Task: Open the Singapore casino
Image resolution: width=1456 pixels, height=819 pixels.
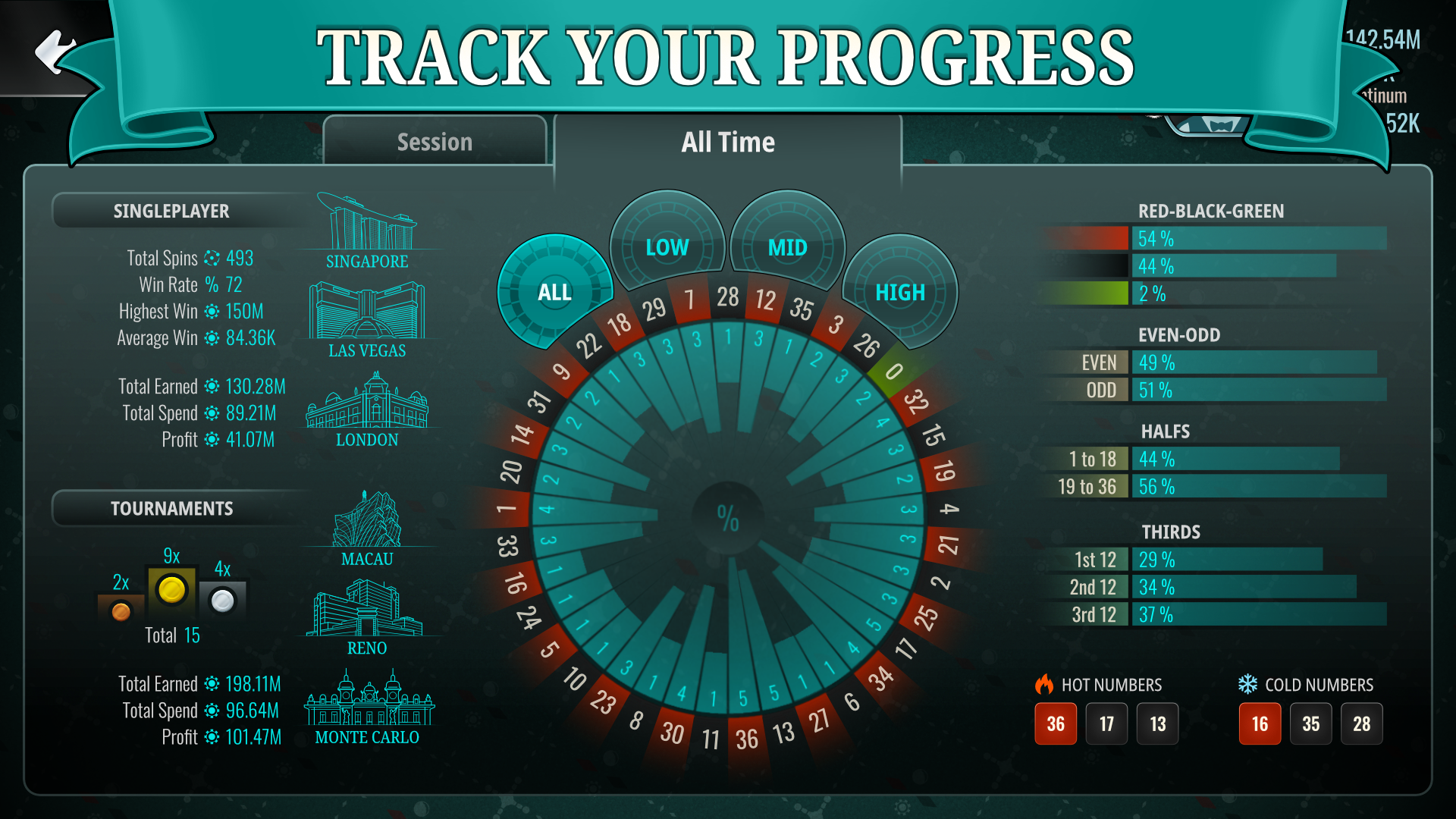Action: click(367, 231)
